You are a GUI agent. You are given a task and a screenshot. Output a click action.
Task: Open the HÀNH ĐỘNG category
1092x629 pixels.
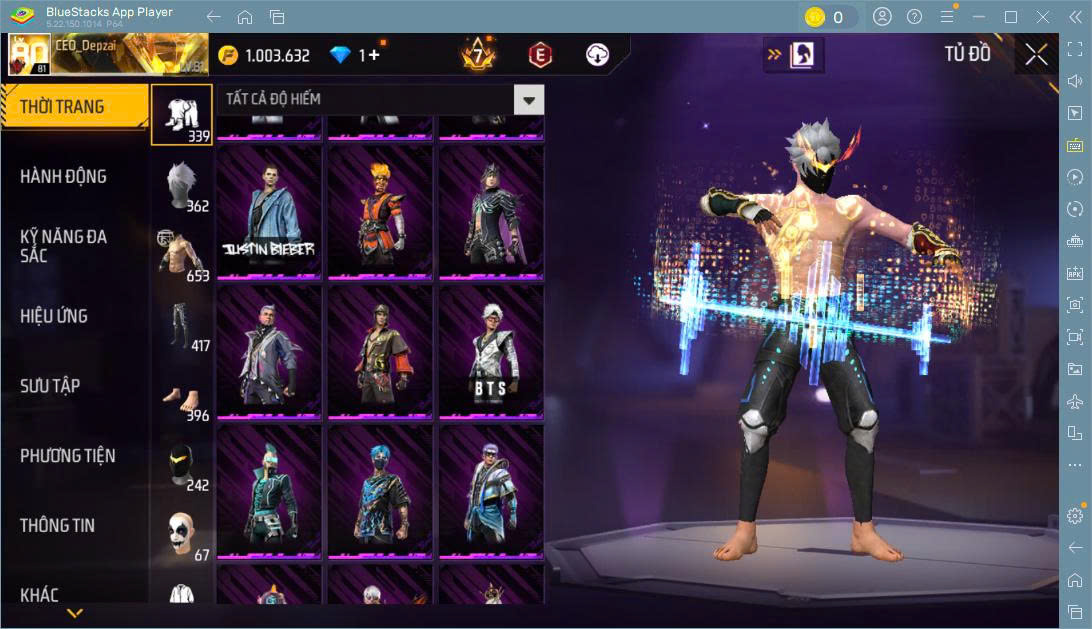point(63,177)
